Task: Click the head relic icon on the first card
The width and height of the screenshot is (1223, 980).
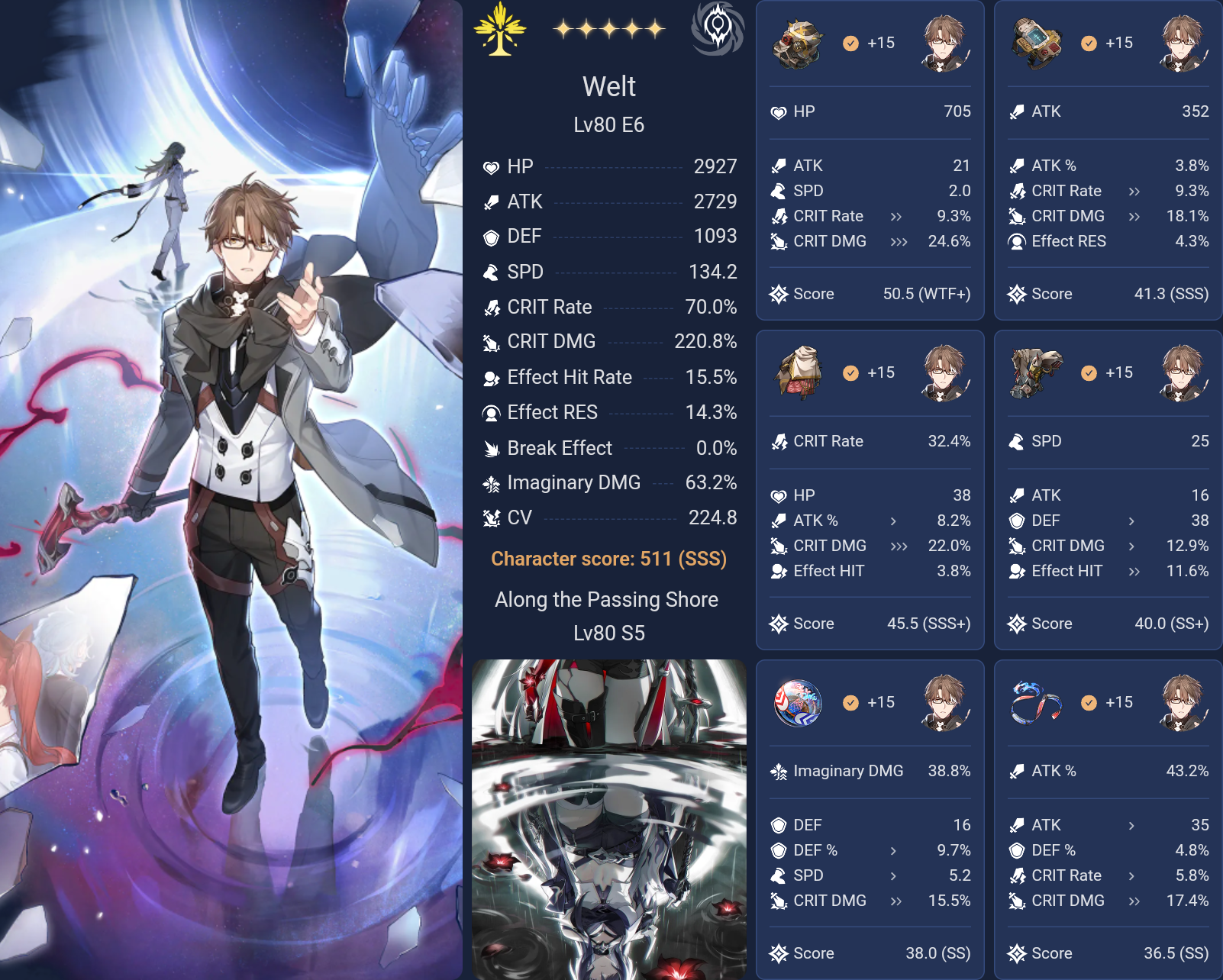Action: tap(799, 44)
